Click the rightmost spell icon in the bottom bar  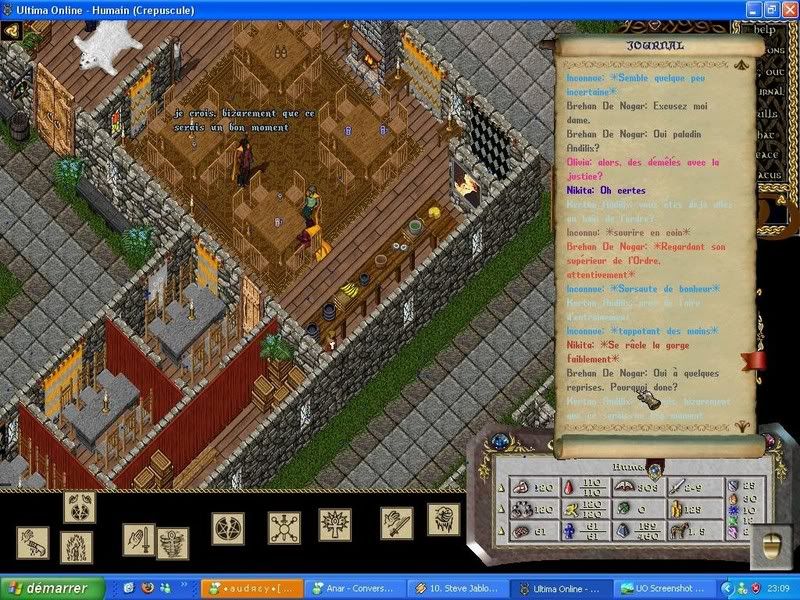[x=443, y=519]
